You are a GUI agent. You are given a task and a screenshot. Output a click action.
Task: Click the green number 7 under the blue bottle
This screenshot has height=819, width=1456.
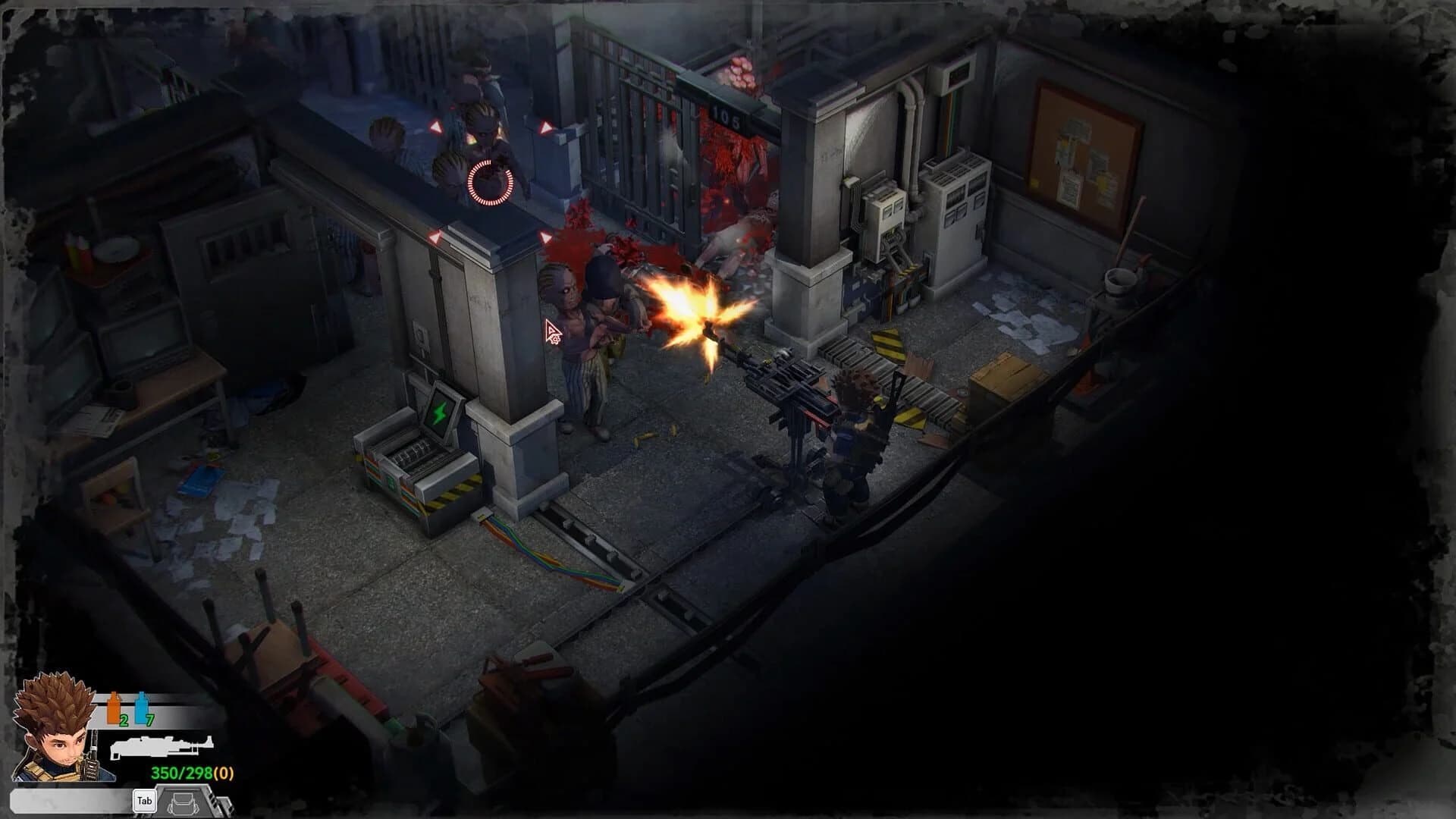149,719
